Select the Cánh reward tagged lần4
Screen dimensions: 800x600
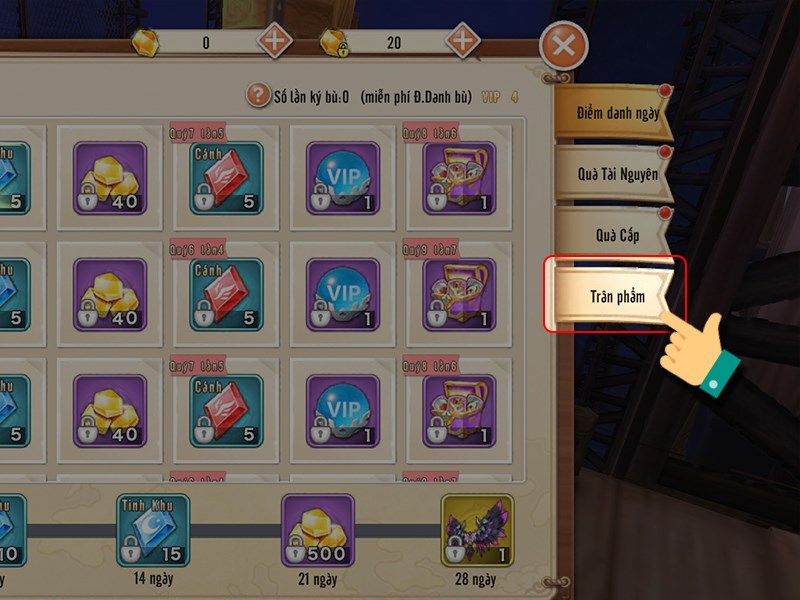(x=226, y=295)
